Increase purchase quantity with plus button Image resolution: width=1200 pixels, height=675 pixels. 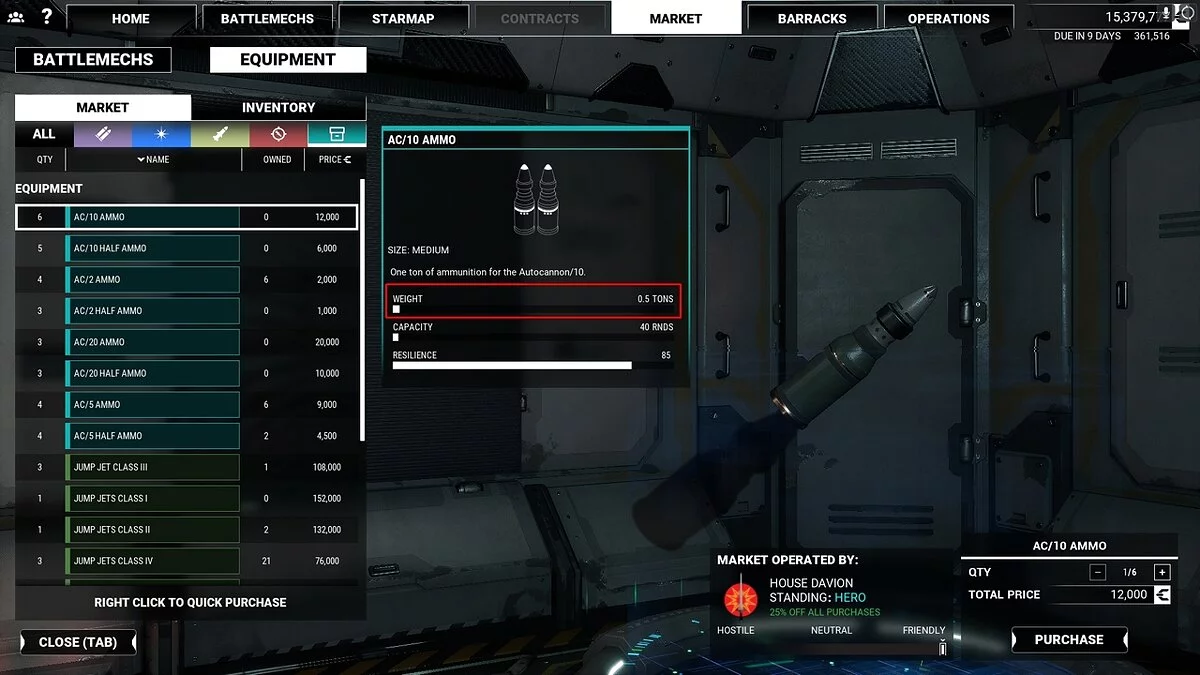pos(1161,572)
